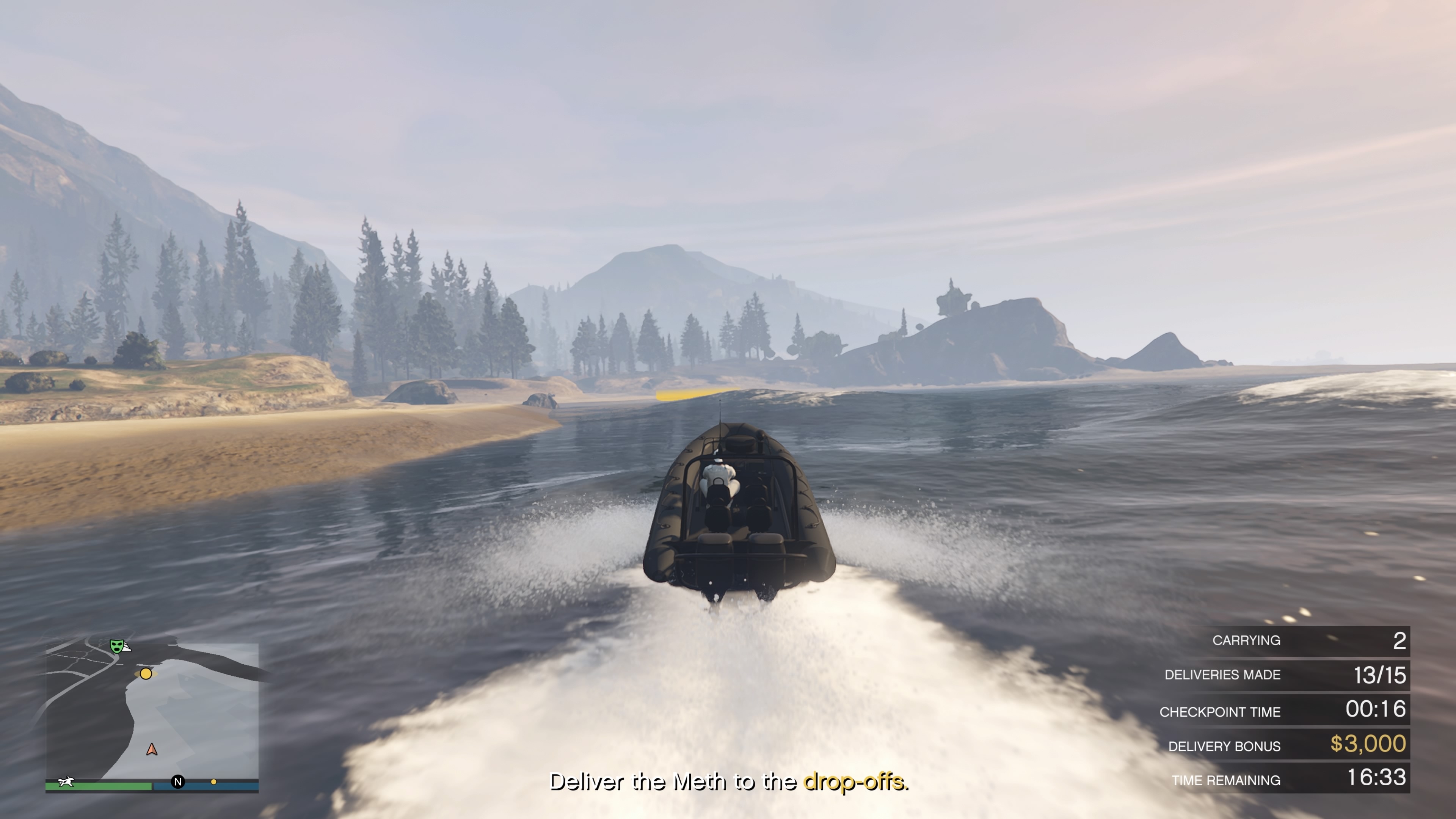Click the white running animal icon below the minimap
1456x819 pixels.
[66, 782]
